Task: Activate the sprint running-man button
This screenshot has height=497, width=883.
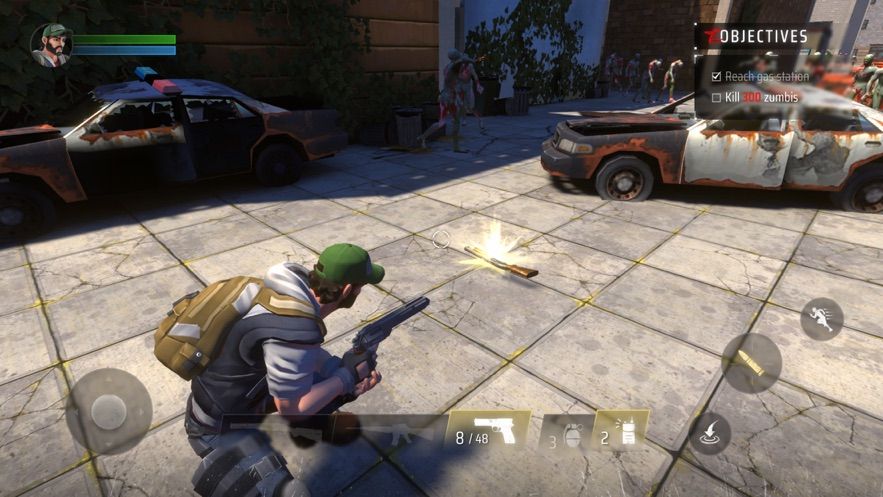Action: pos(821,318)
